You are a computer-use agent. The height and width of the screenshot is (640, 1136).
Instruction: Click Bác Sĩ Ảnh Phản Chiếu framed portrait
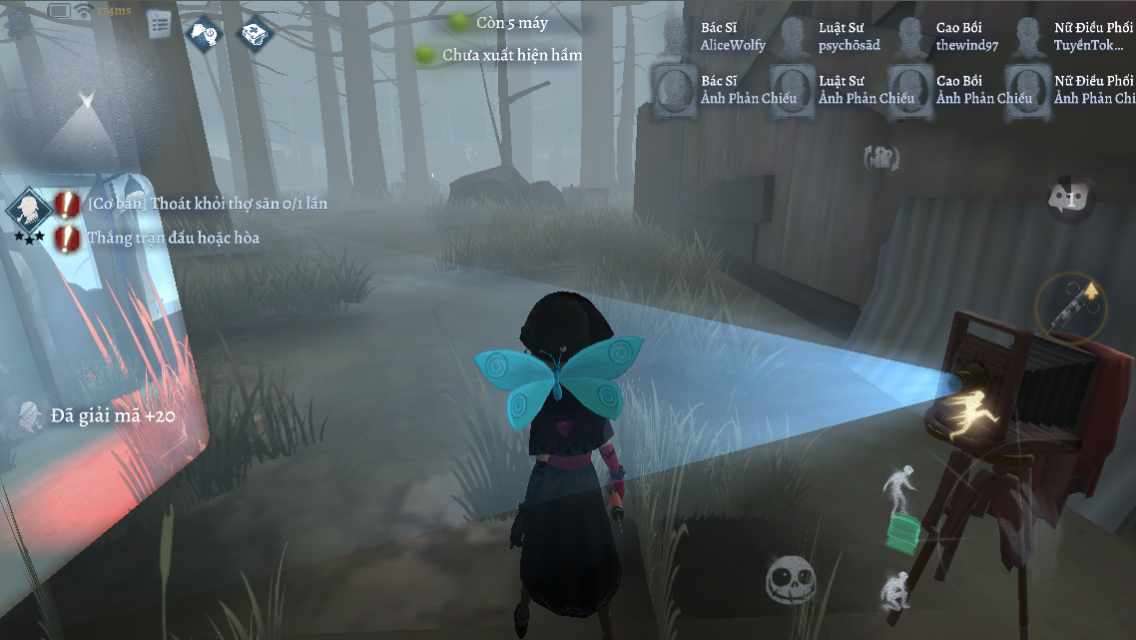677,90
